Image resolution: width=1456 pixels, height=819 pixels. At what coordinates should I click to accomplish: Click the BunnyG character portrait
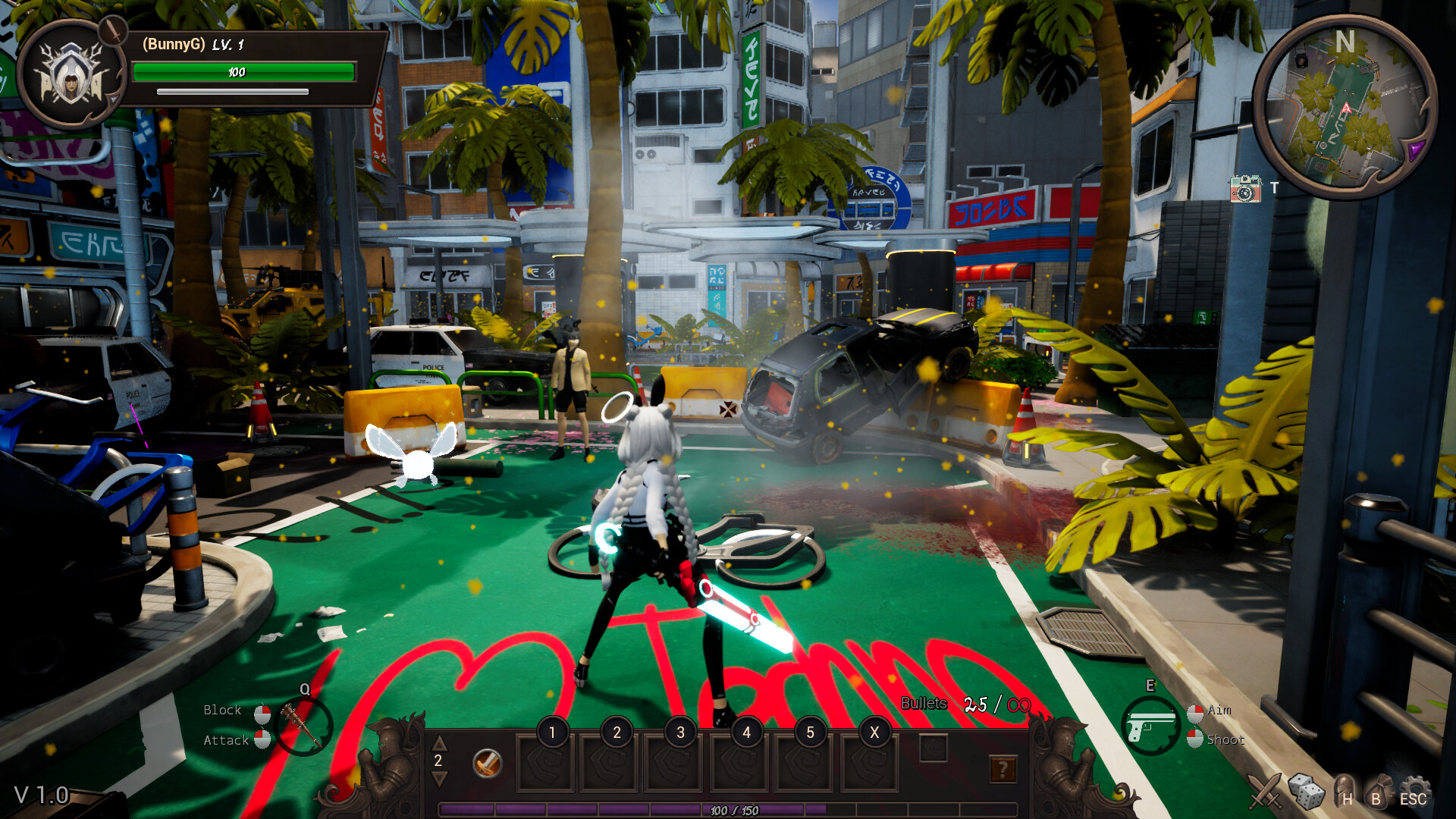[x=71, y=74]
